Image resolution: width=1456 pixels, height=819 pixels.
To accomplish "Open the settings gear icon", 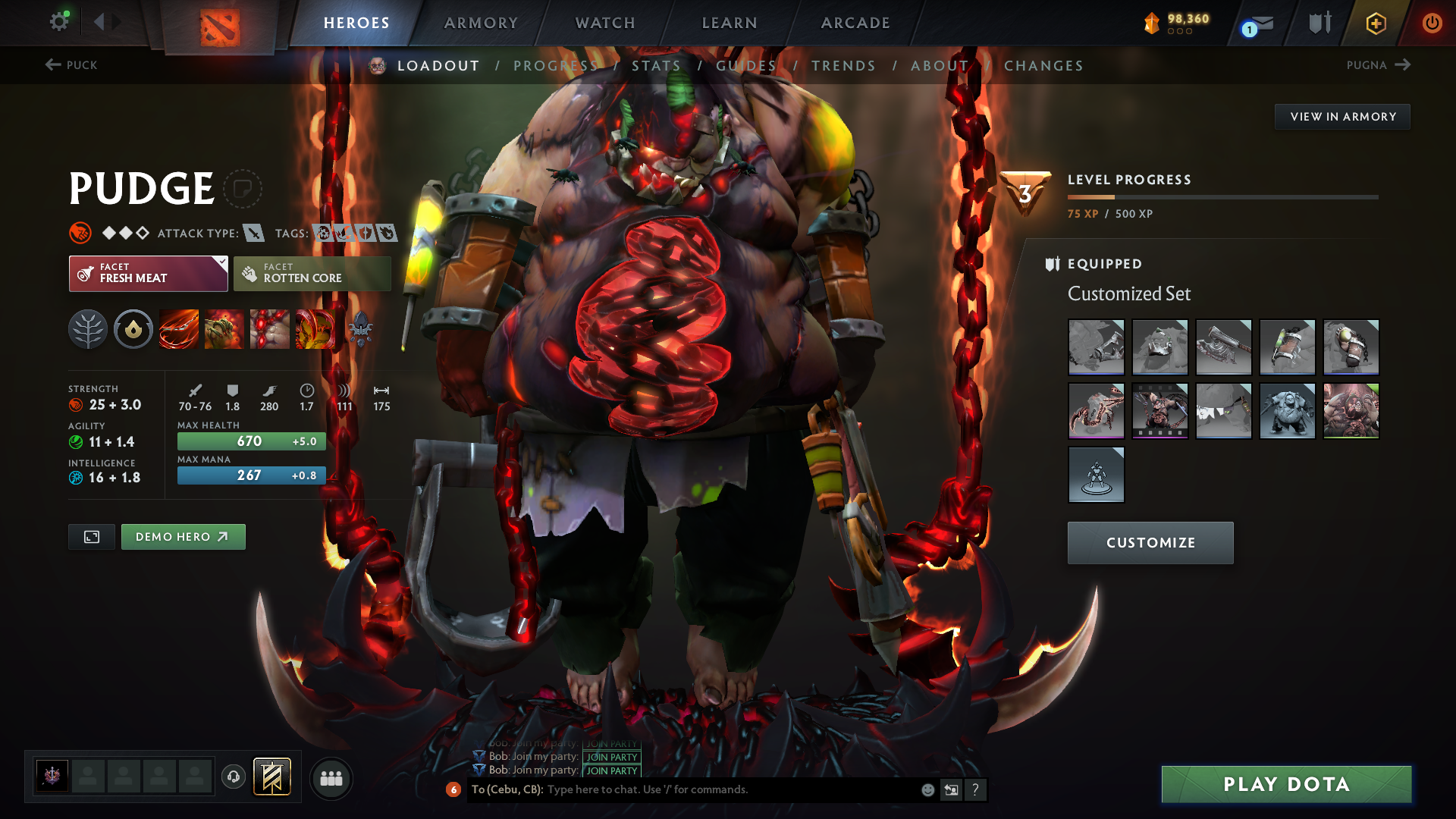I will click(59, 21).
